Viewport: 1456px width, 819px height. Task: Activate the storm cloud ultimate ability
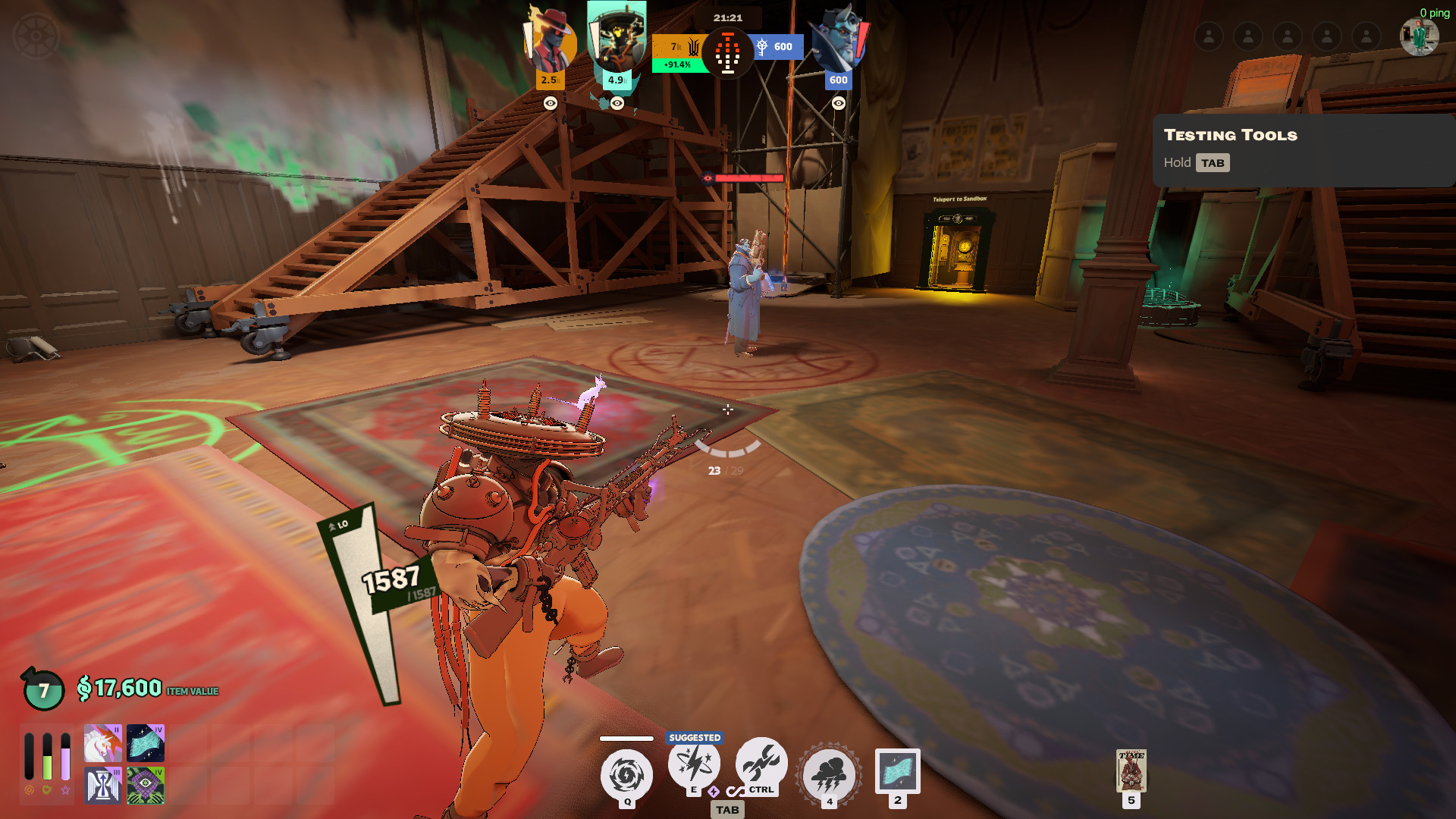click(x=829, y=775)
